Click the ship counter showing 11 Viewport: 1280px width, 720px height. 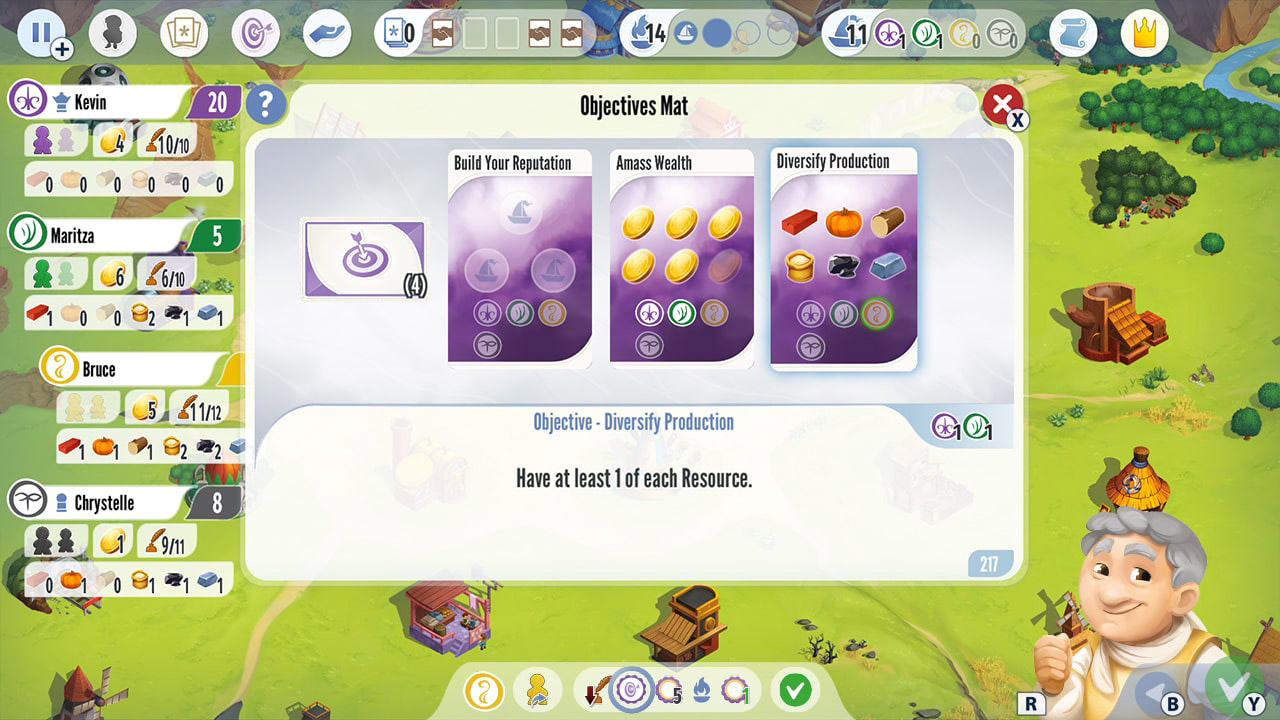(845, 31)
